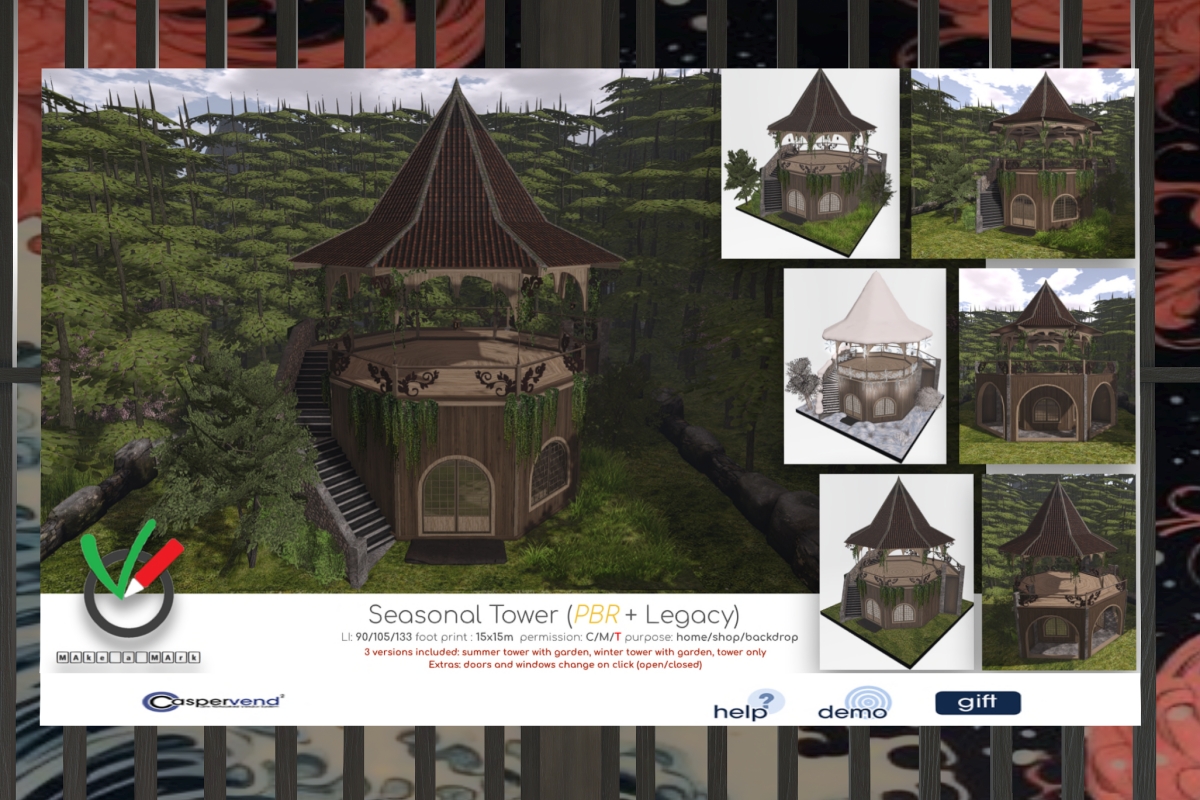The height and width of the screenshot is (800, 1200).
Task: Select the white-roofed winter tower thumbnail
Action: click(864, 365)
